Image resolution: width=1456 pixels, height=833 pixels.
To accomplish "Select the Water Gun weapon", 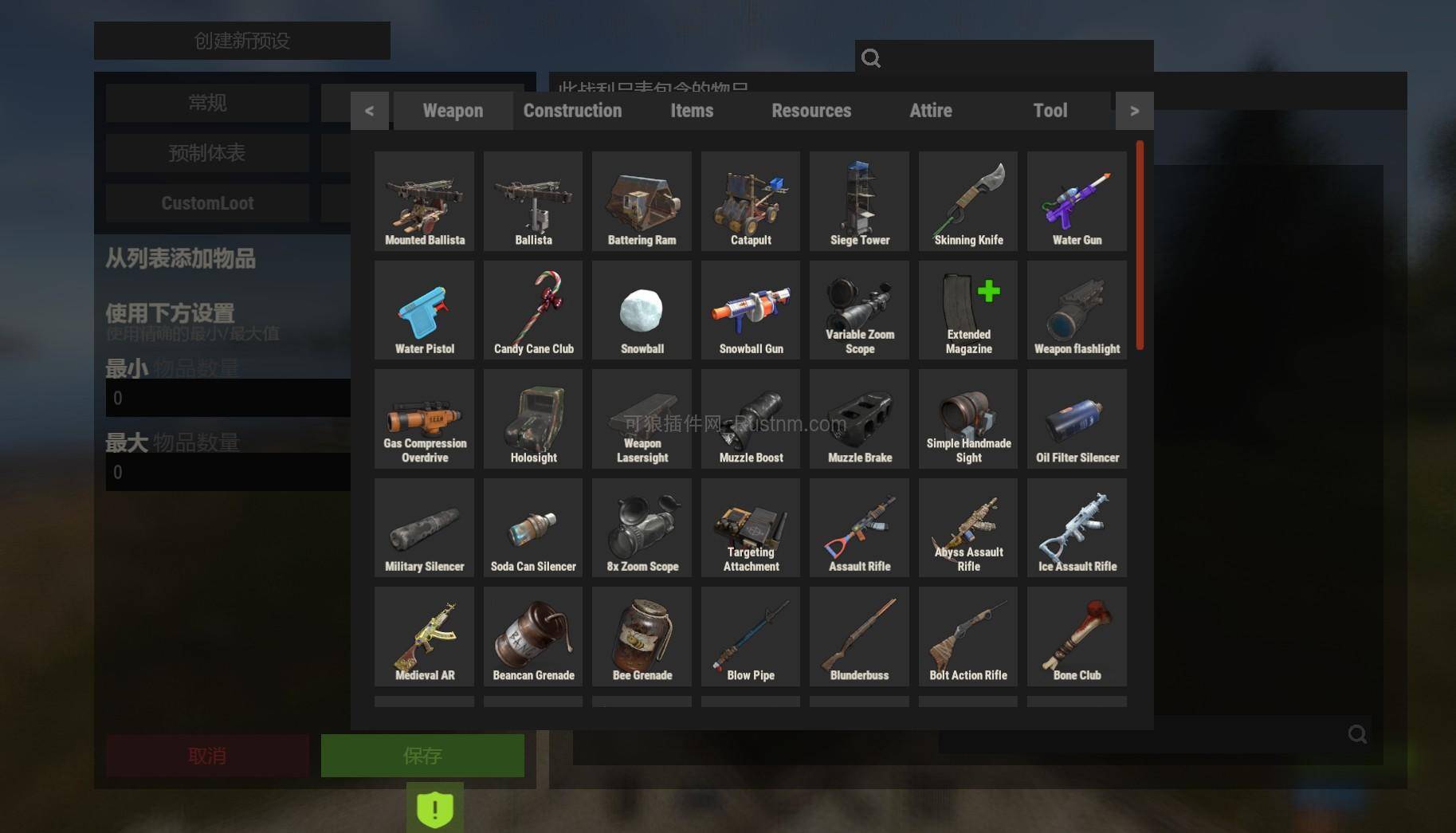I will [1076, 199].
